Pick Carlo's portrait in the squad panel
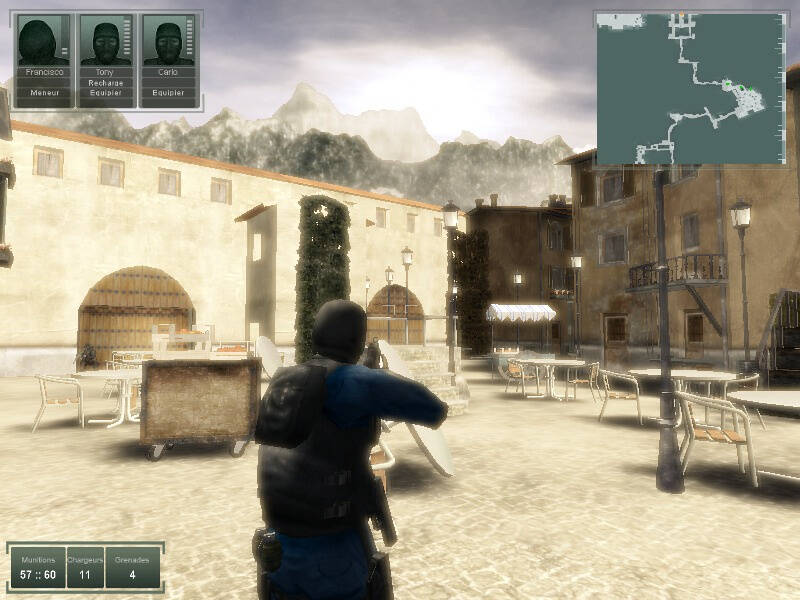The image size is (800, 600). (x=168, y=42)
